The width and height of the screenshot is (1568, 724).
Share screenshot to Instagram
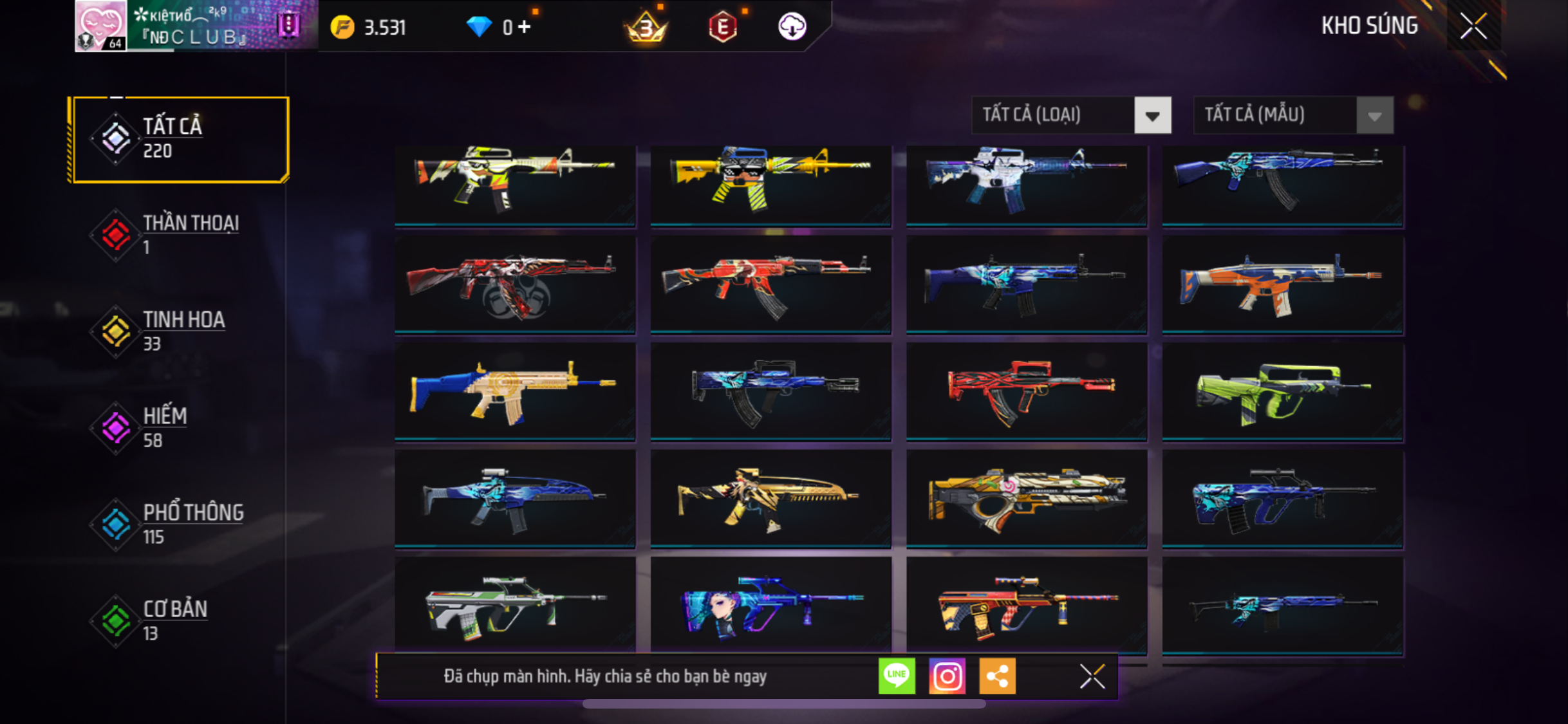click(947, 676)
